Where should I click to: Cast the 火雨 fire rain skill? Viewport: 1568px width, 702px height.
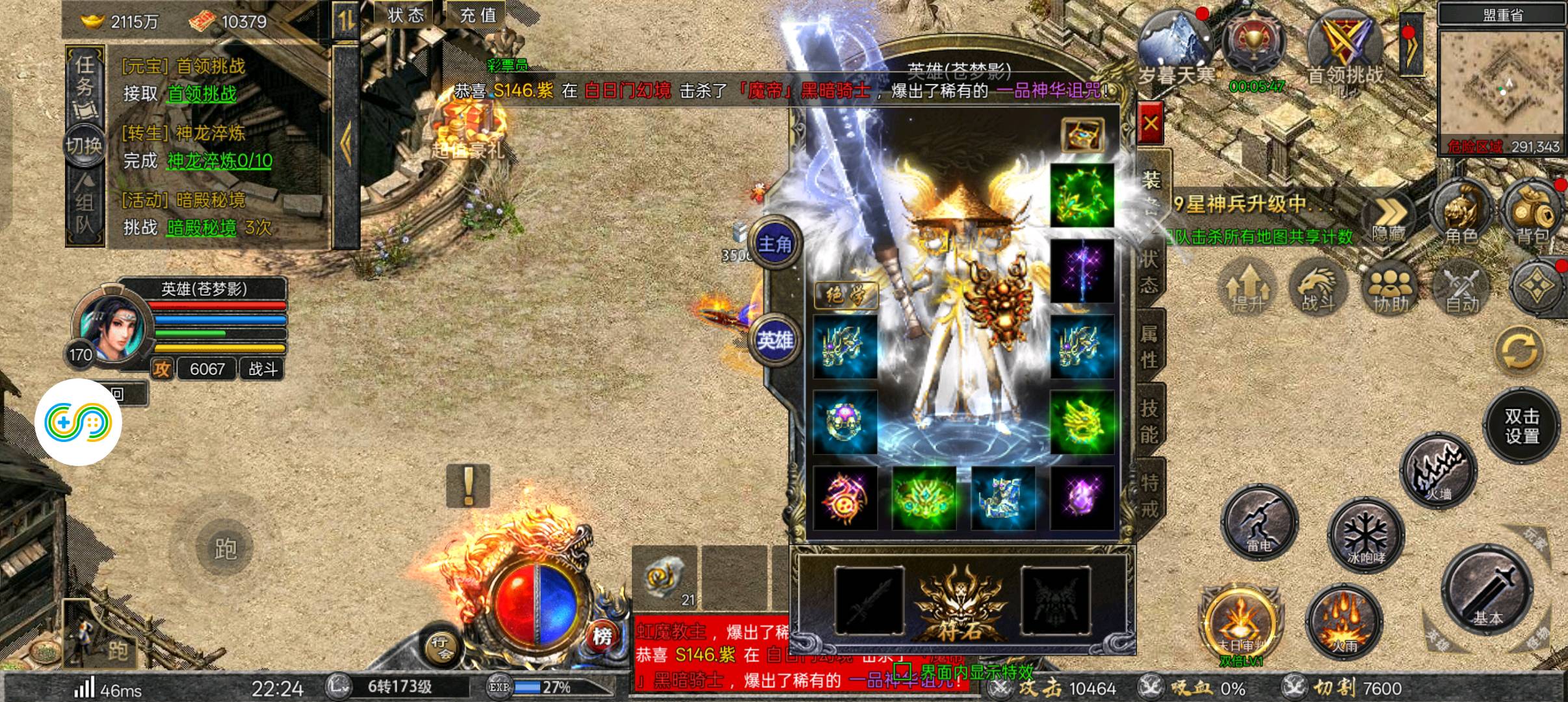(x=1344, y=622)
